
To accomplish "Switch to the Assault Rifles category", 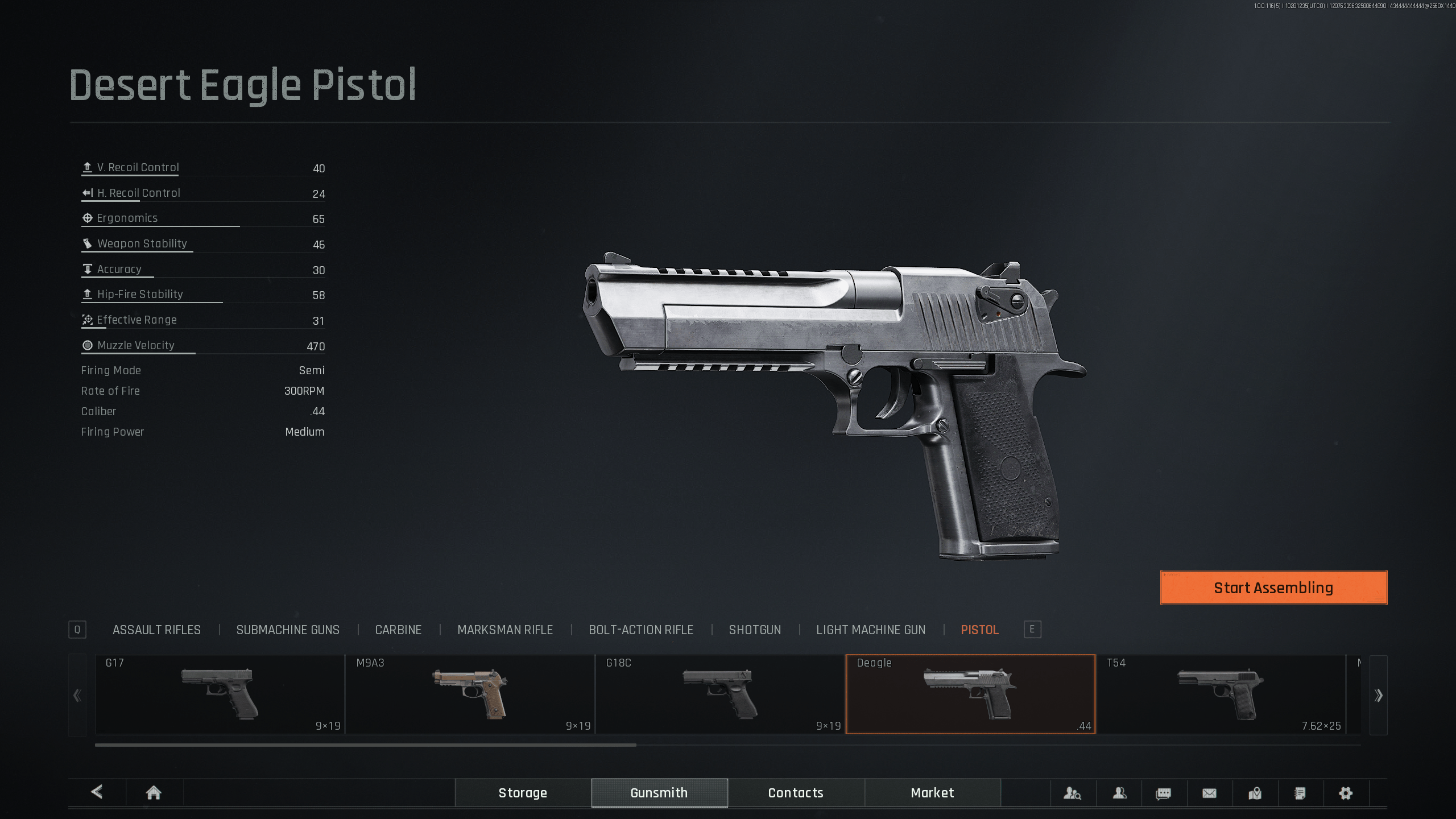I will [x=156, y=630].
